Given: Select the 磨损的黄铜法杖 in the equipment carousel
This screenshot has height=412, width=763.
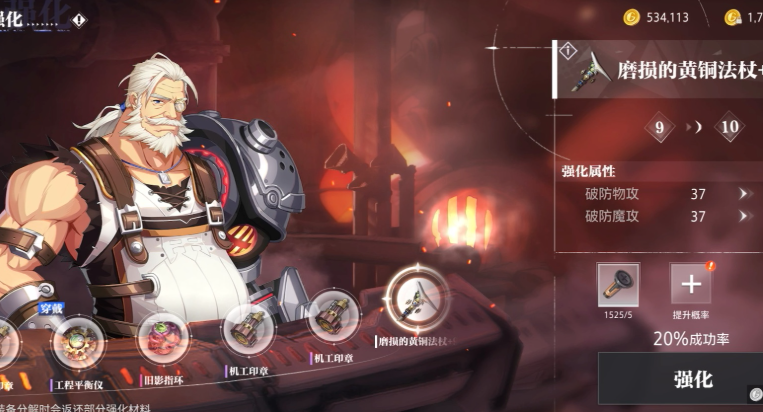Looking at the screenshot, I should pos(416,297).
